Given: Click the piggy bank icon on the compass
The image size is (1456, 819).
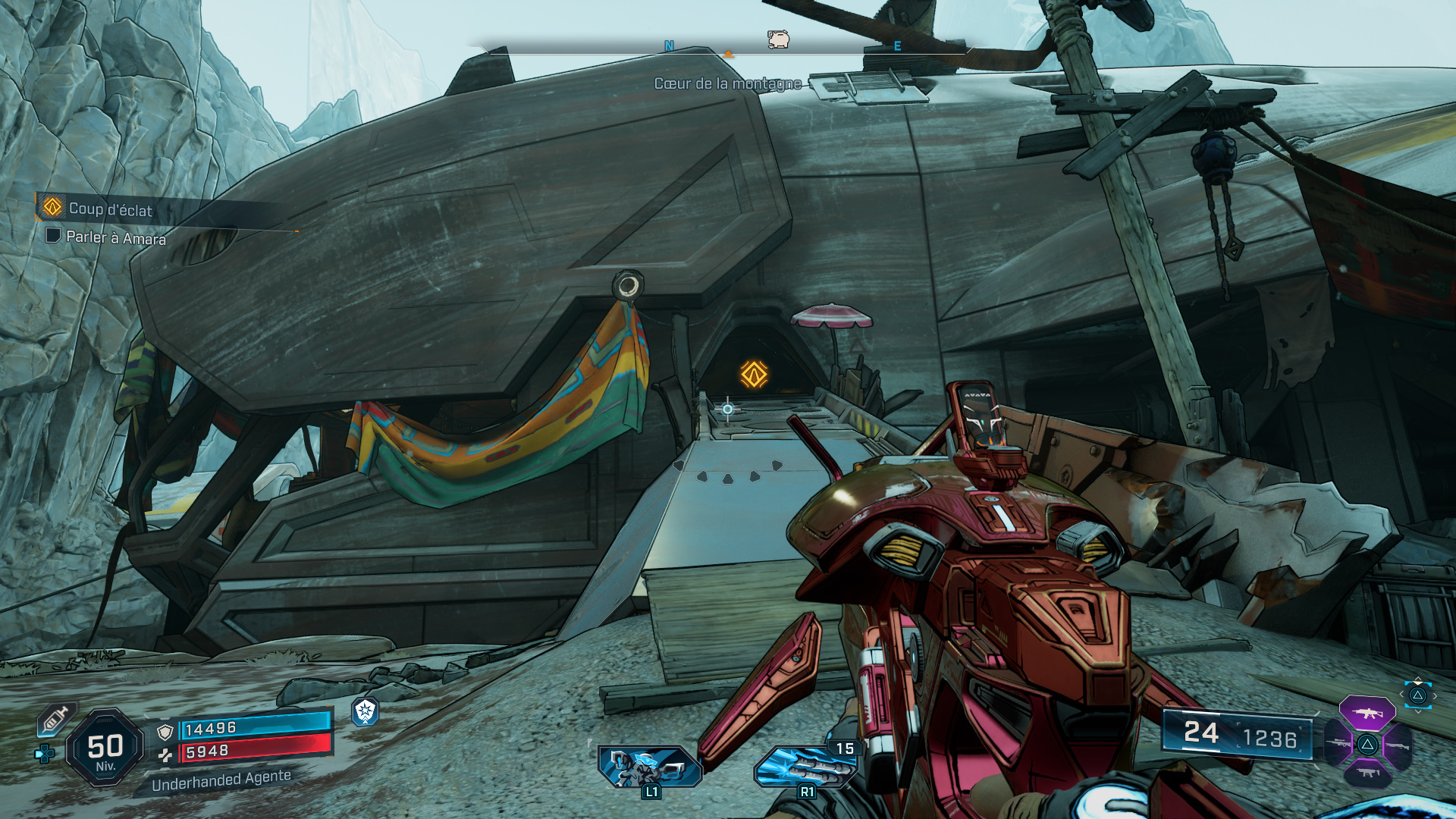Looking at the screenshot, I should click(x=778, y=39).
